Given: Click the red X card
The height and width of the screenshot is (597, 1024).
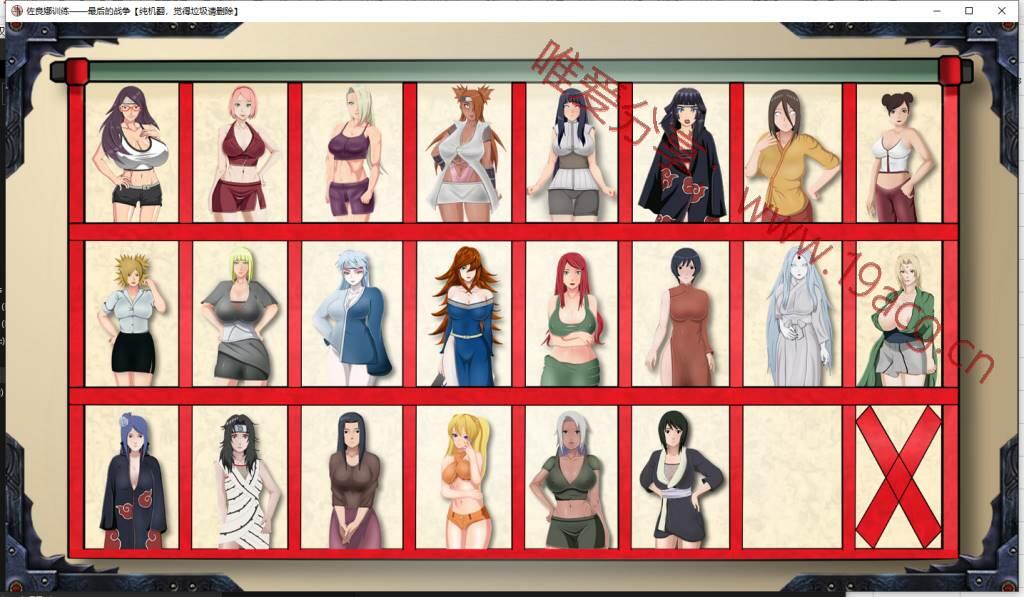Looking at the screenshot, I should pos(898,477).
